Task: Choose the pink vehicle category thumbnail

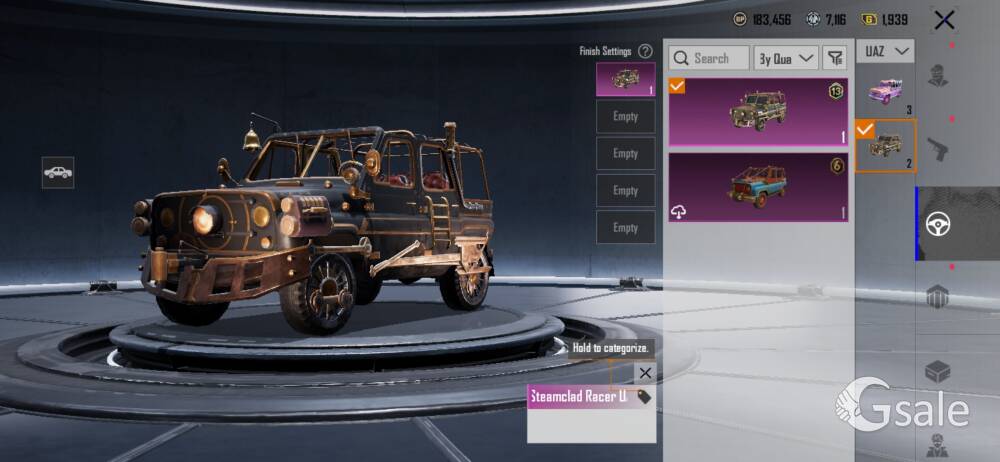Action: tap(885, 92)
